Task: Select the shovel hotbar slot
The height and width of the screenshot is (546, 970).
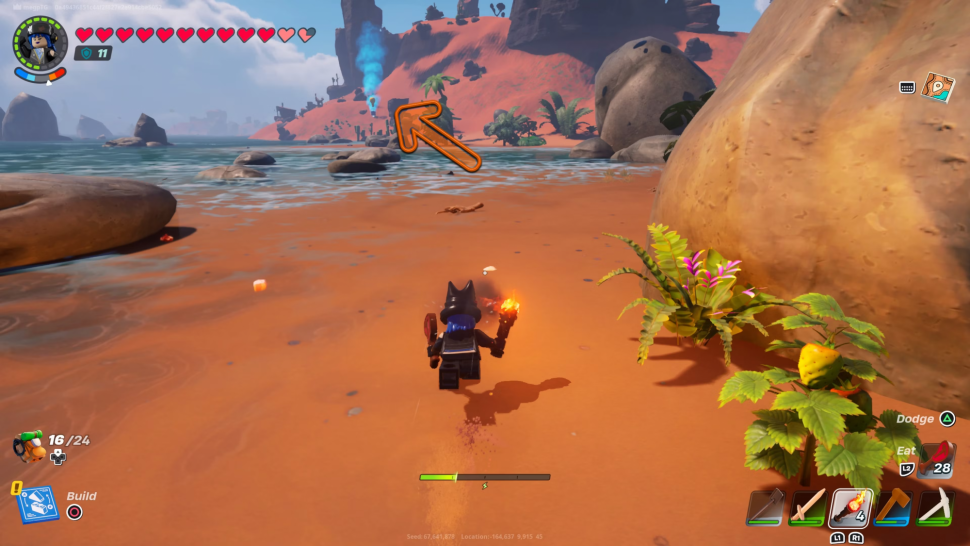Action: point(765,507)
